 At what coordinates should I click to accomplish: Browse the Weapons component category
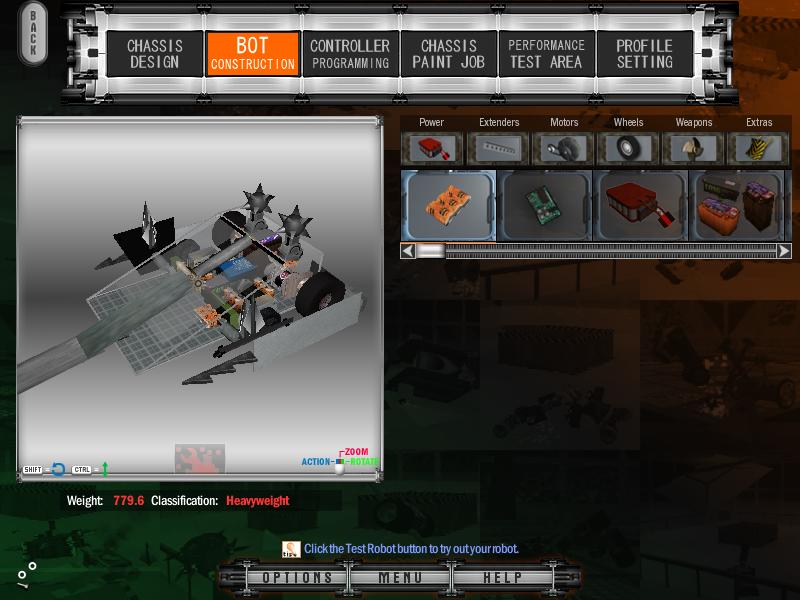[694, 148]
